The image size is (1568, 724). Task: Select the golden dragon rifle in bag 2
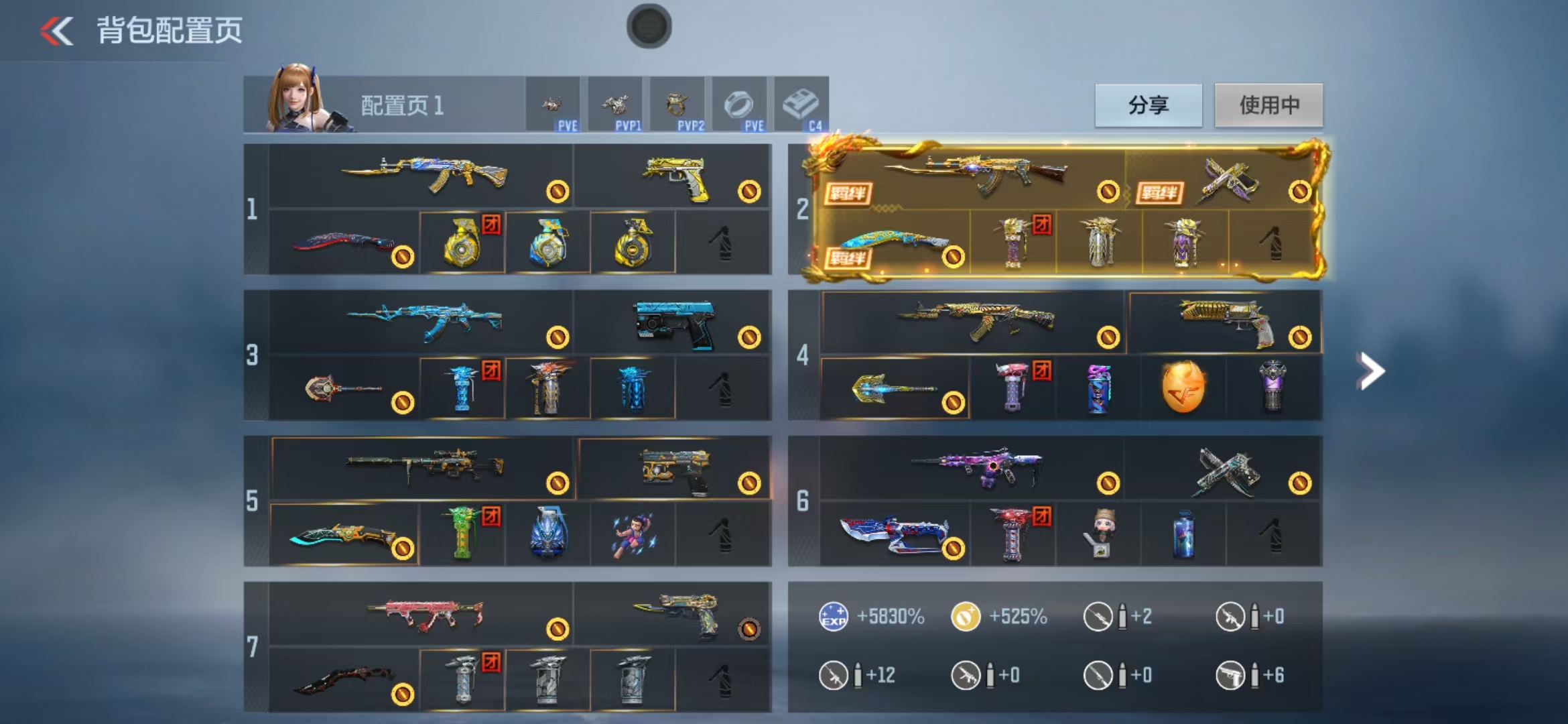coord(976,174)
